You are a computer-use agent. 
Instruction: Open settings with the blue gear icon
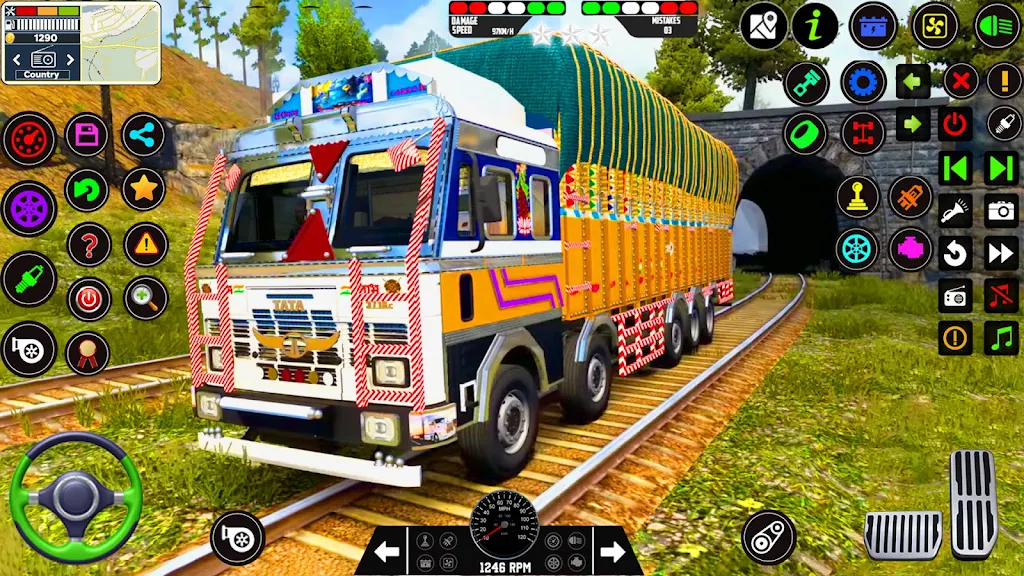863,81
